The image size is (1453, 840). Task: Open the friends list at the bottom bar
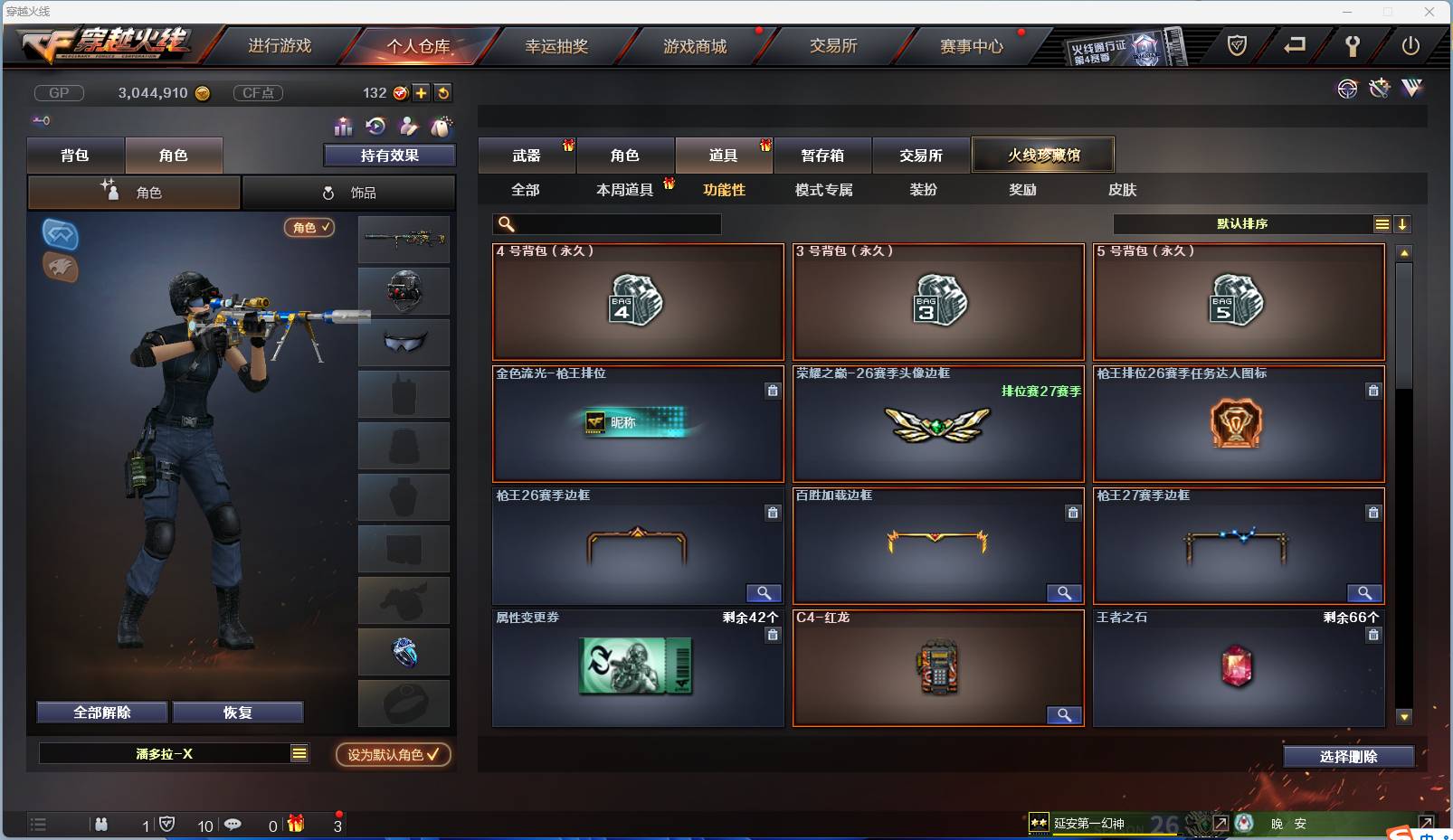101,825
